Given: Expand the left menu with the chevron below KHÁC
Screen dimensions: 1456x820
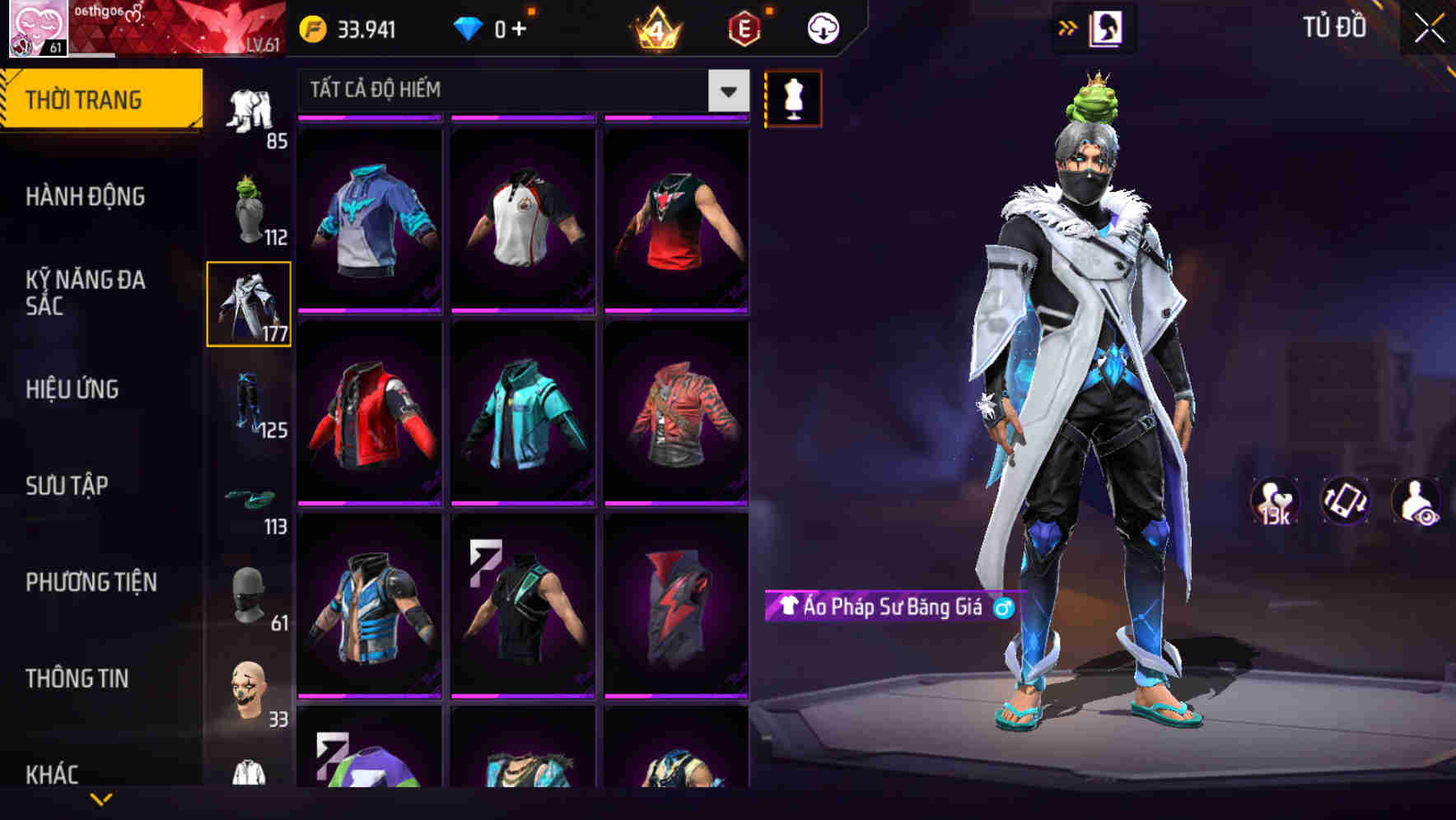Looking at the screenshot, I should [x=101, y=797].
